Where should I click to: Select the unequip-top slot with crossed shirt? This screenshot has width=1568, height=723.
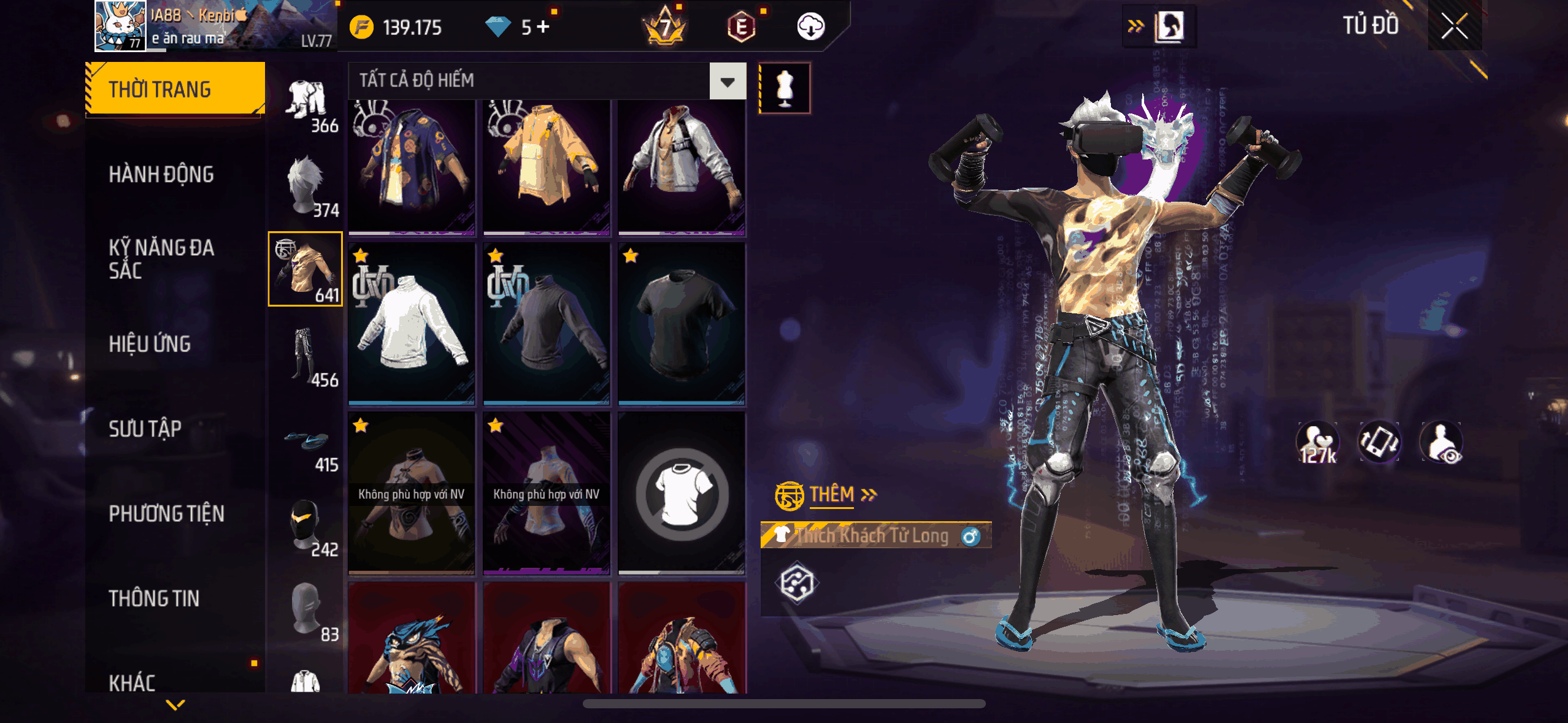coord(682,494)
